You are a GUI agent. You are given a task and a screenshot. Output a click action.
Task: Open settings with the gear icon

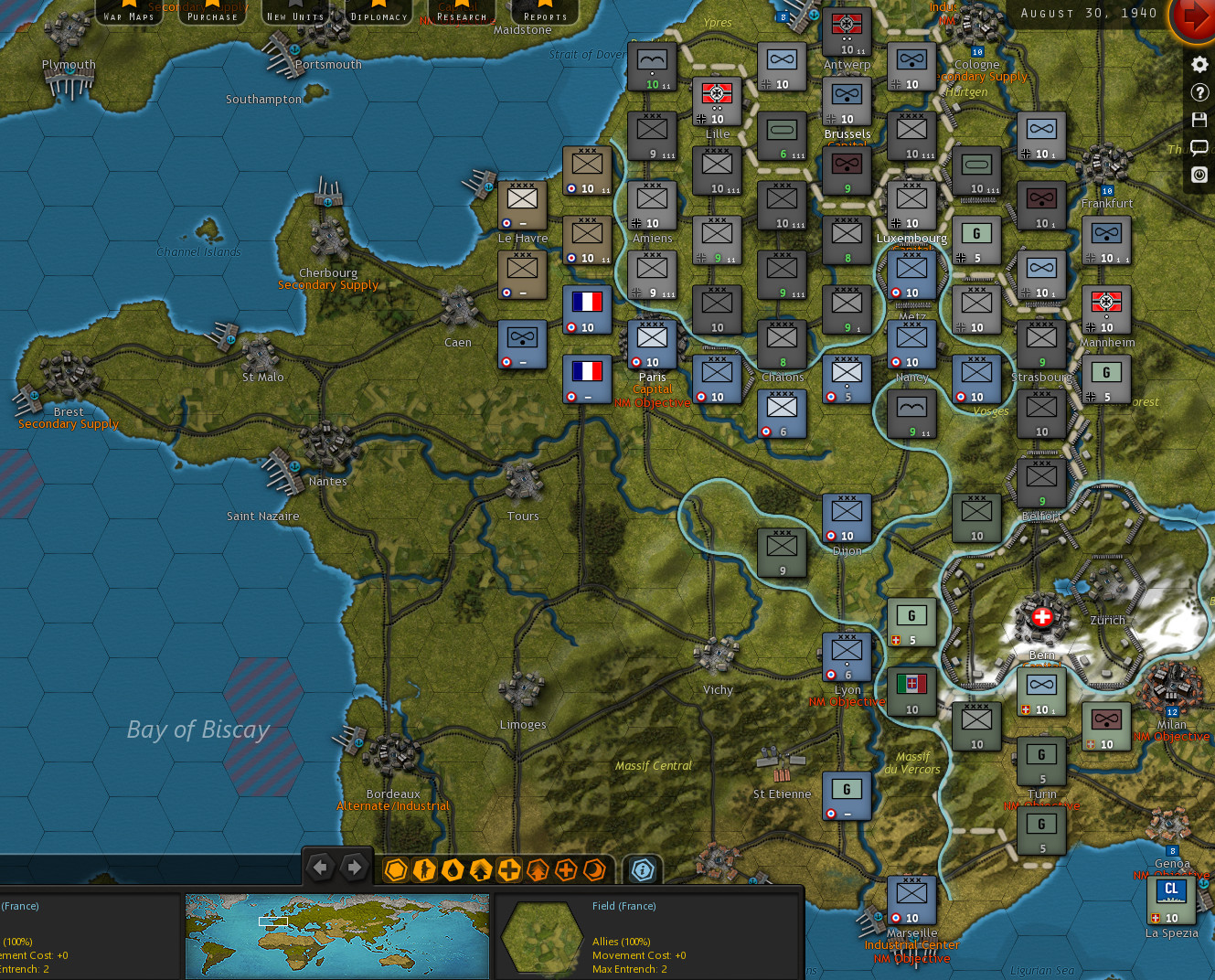pos(1199,64)
